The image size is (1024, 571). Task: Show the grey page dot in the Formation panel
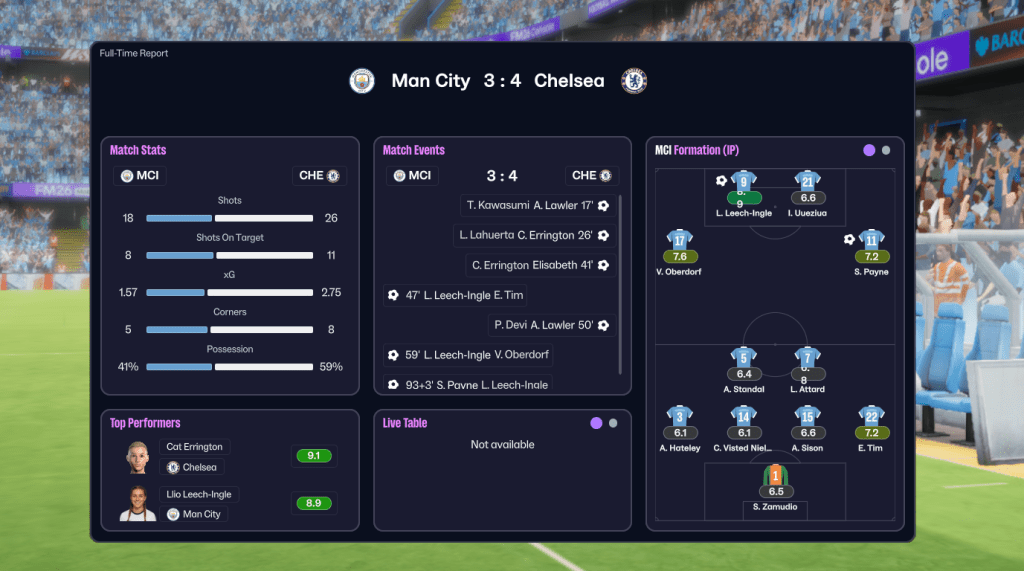coord(886,151)
